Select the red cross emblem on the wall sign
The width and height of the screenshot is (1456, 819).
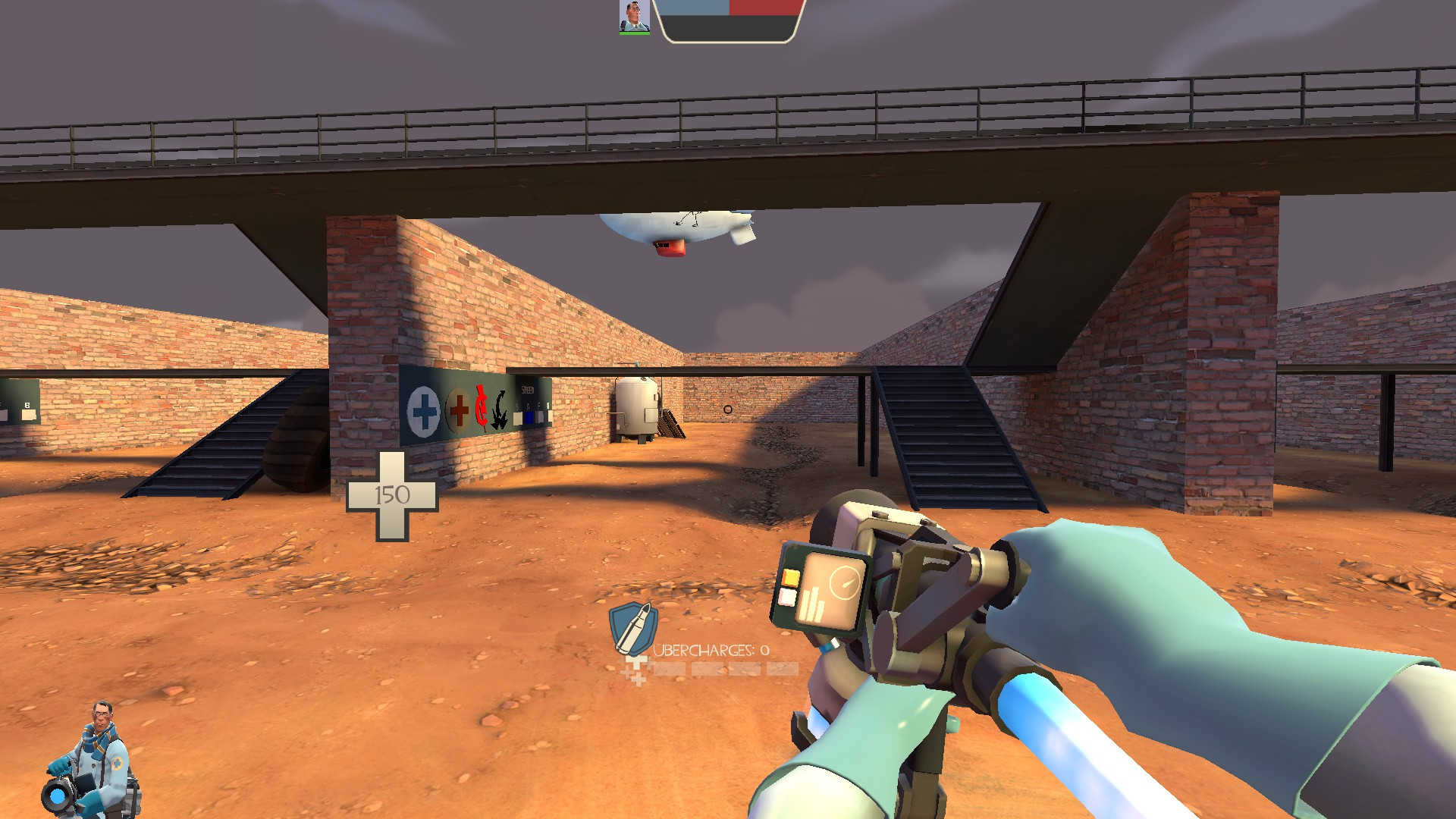(x=459, y=411)
